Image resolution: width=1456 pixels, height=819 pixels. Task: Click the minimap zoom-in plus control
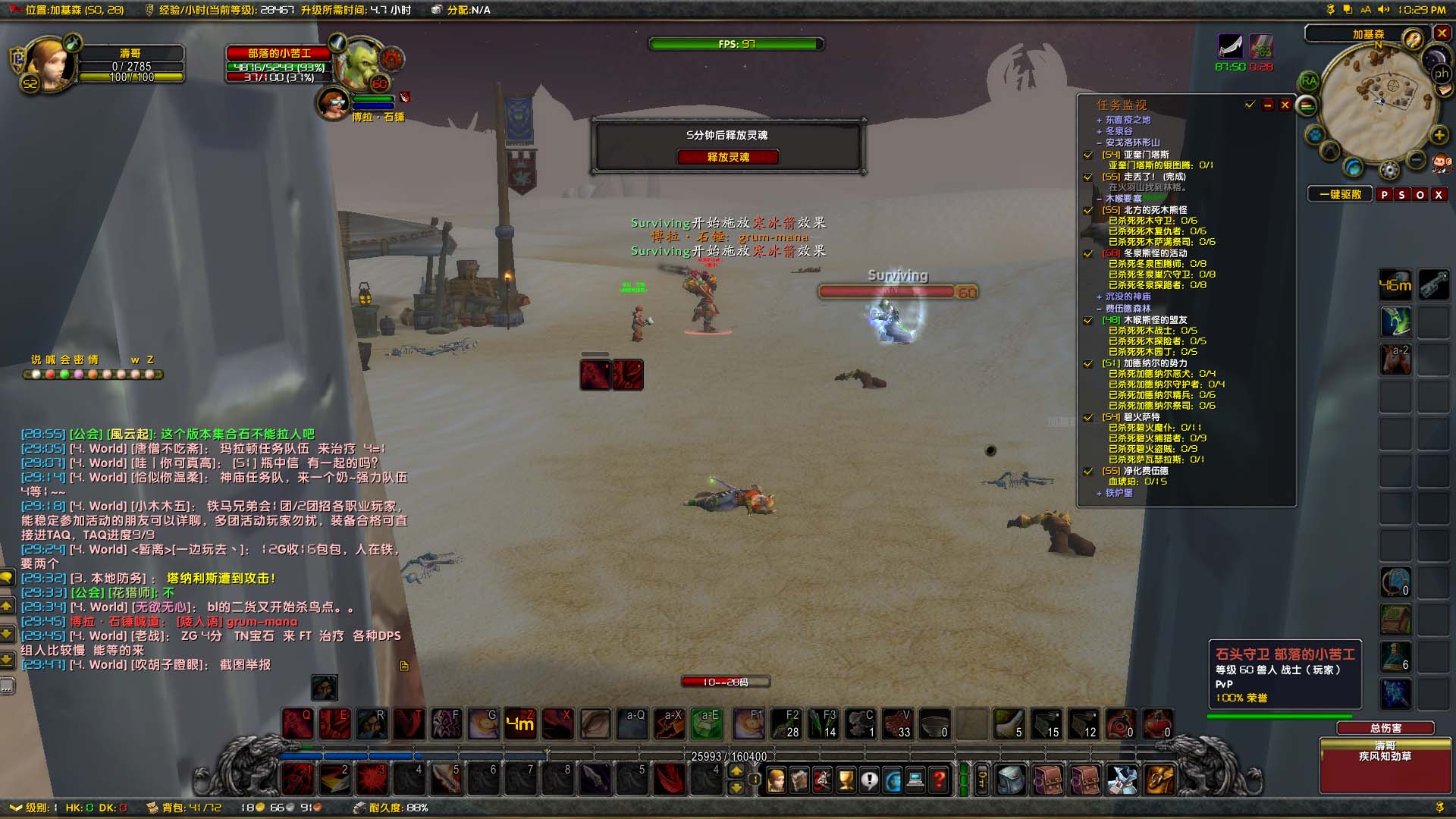(x=1439, y=136)
